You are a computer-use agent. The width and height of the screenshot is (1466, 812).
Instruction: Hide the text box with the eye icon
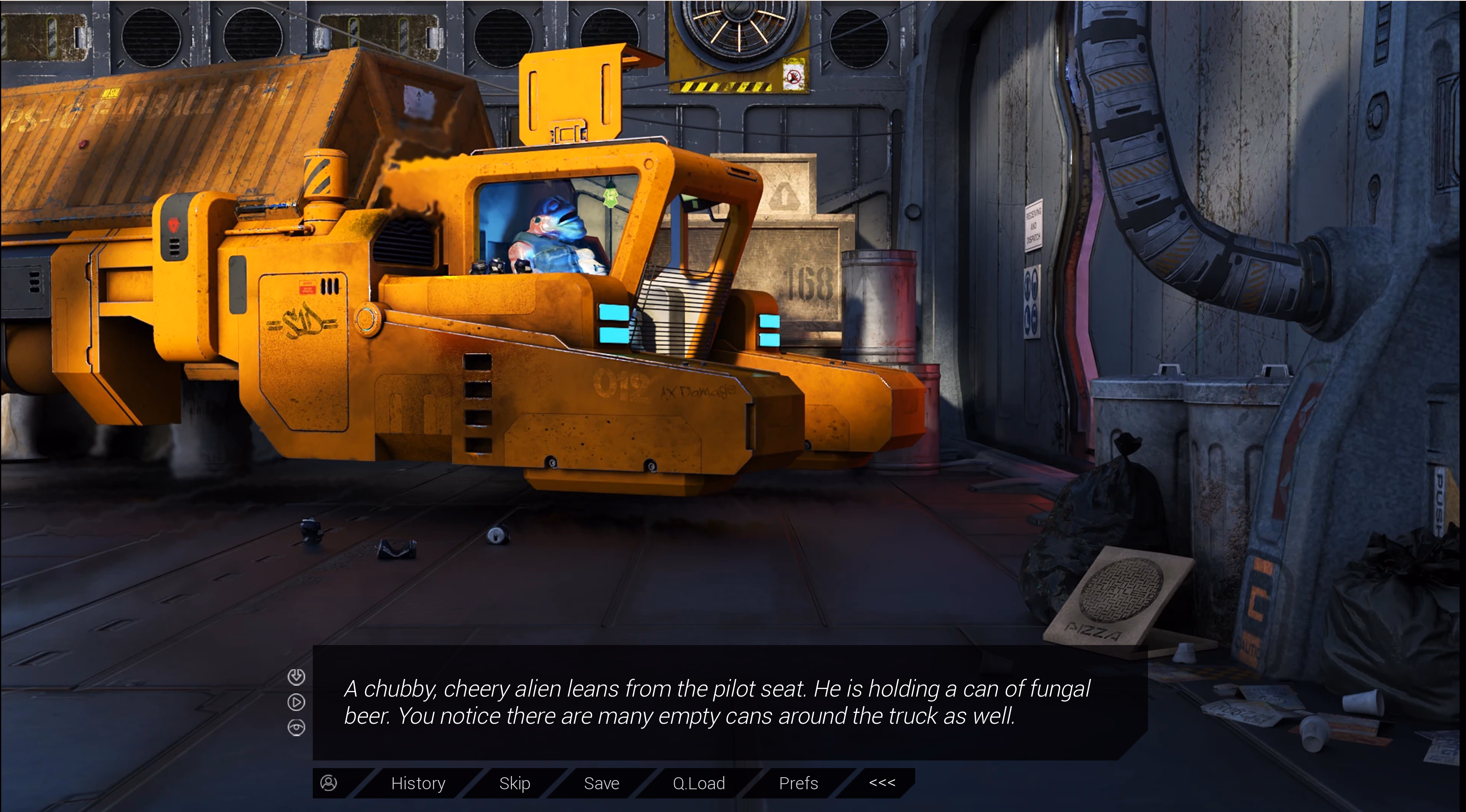(x=296, y=727)
